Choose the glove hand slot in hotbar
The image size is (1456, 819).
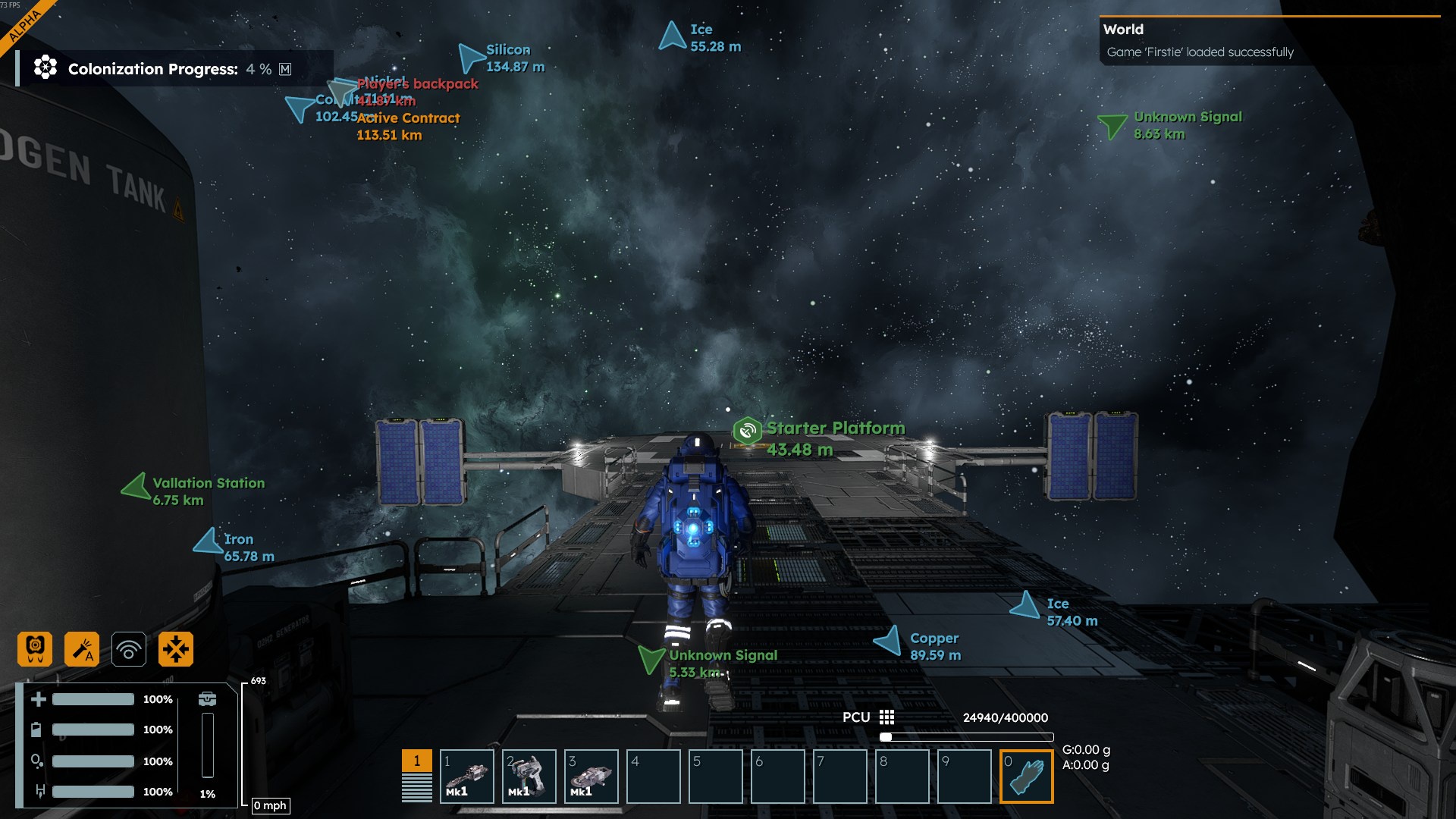1026,777
